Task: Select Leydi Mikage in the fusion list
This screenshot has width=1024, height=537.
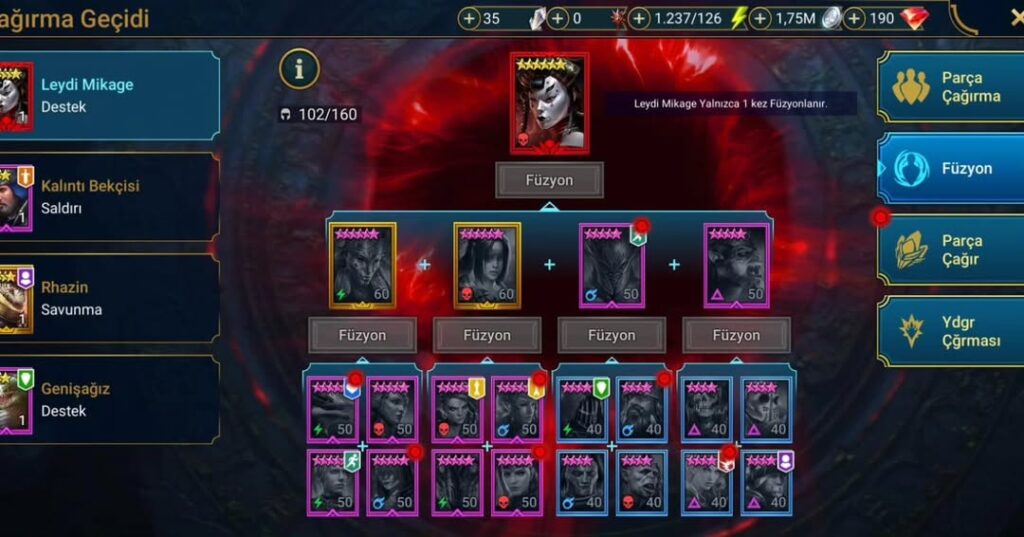Action: point(110,96)
